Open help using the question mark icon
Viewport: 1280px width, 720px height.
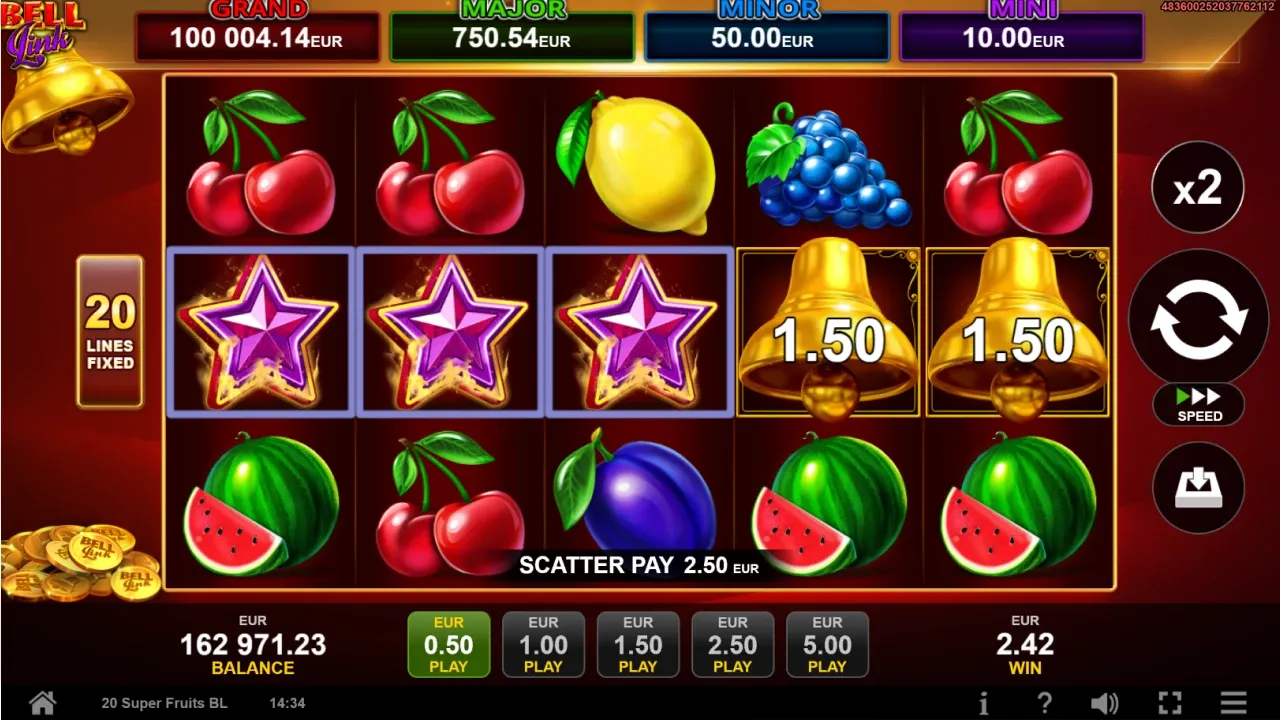click(1043, 703)
